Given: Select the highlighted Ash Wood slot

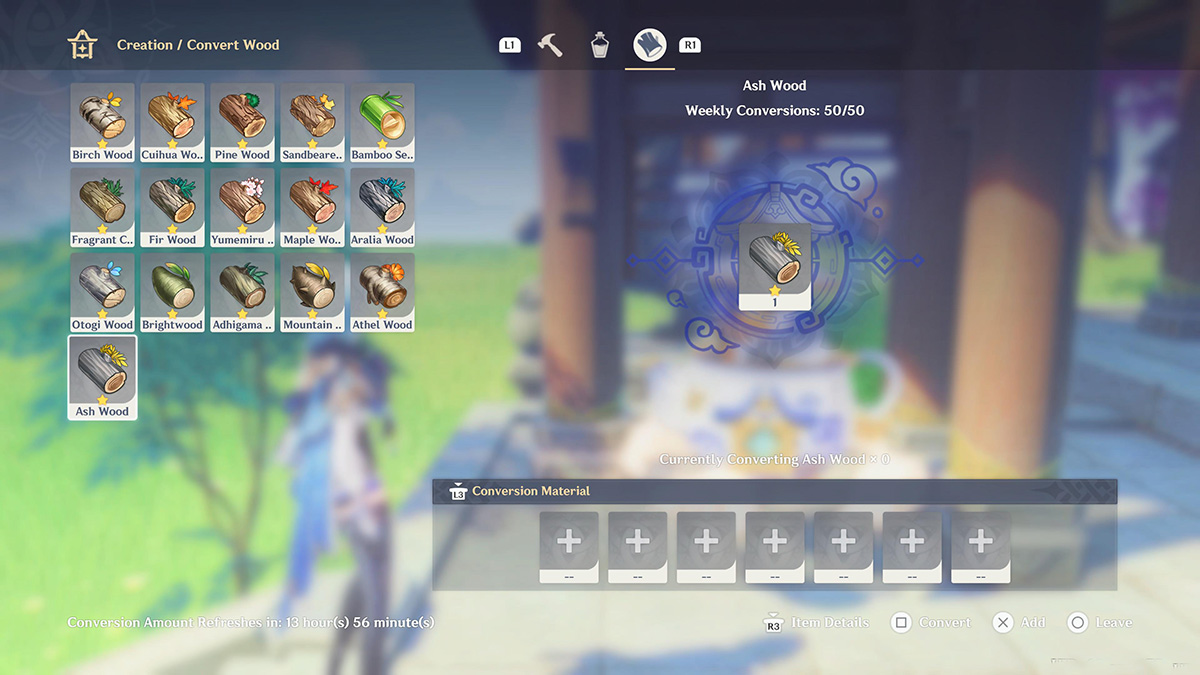Looking at the screenshot, I should [x=102, y=377].
